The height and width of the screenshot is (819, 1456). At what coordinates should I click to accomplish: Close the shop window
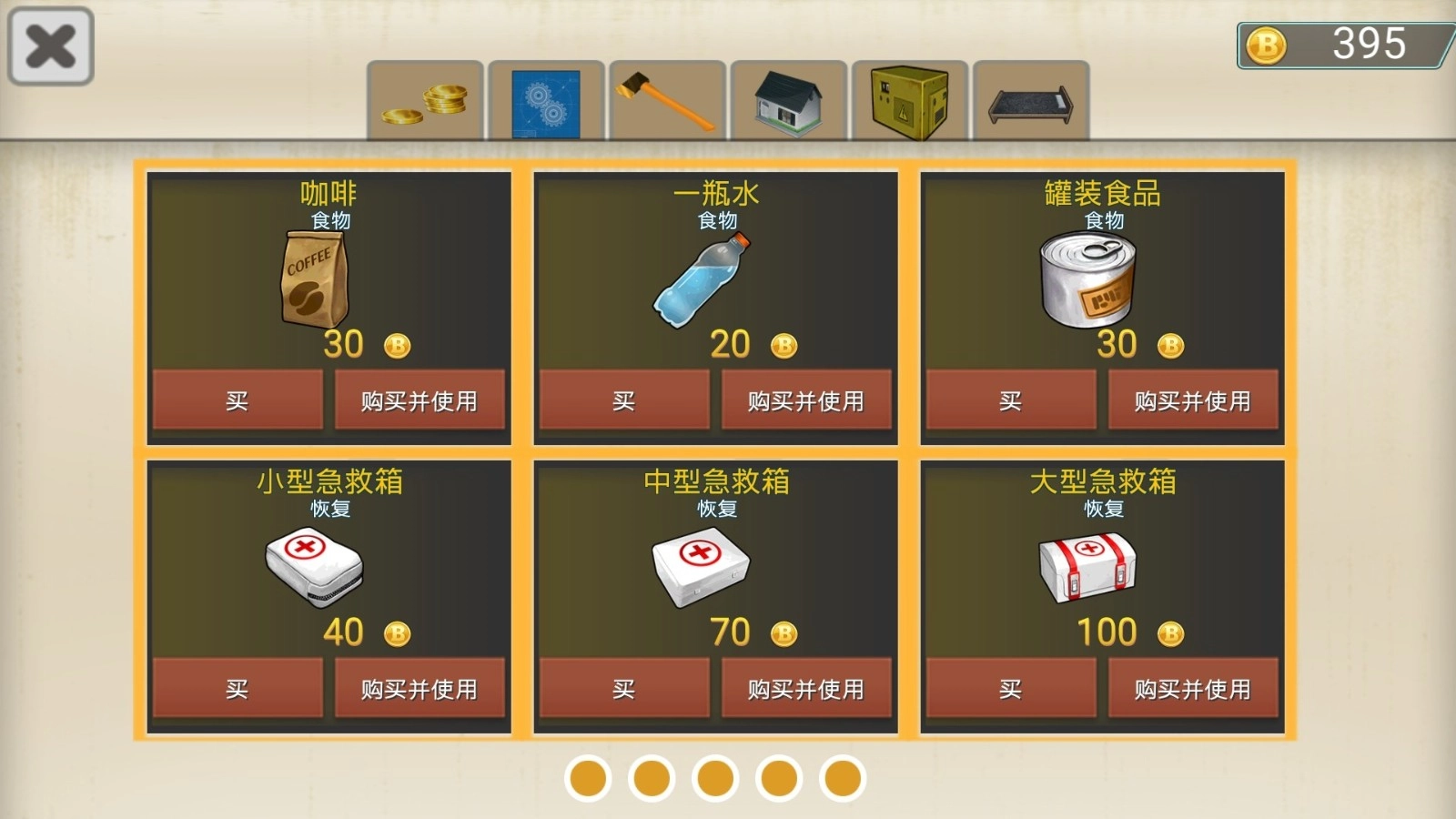point(49,45)
